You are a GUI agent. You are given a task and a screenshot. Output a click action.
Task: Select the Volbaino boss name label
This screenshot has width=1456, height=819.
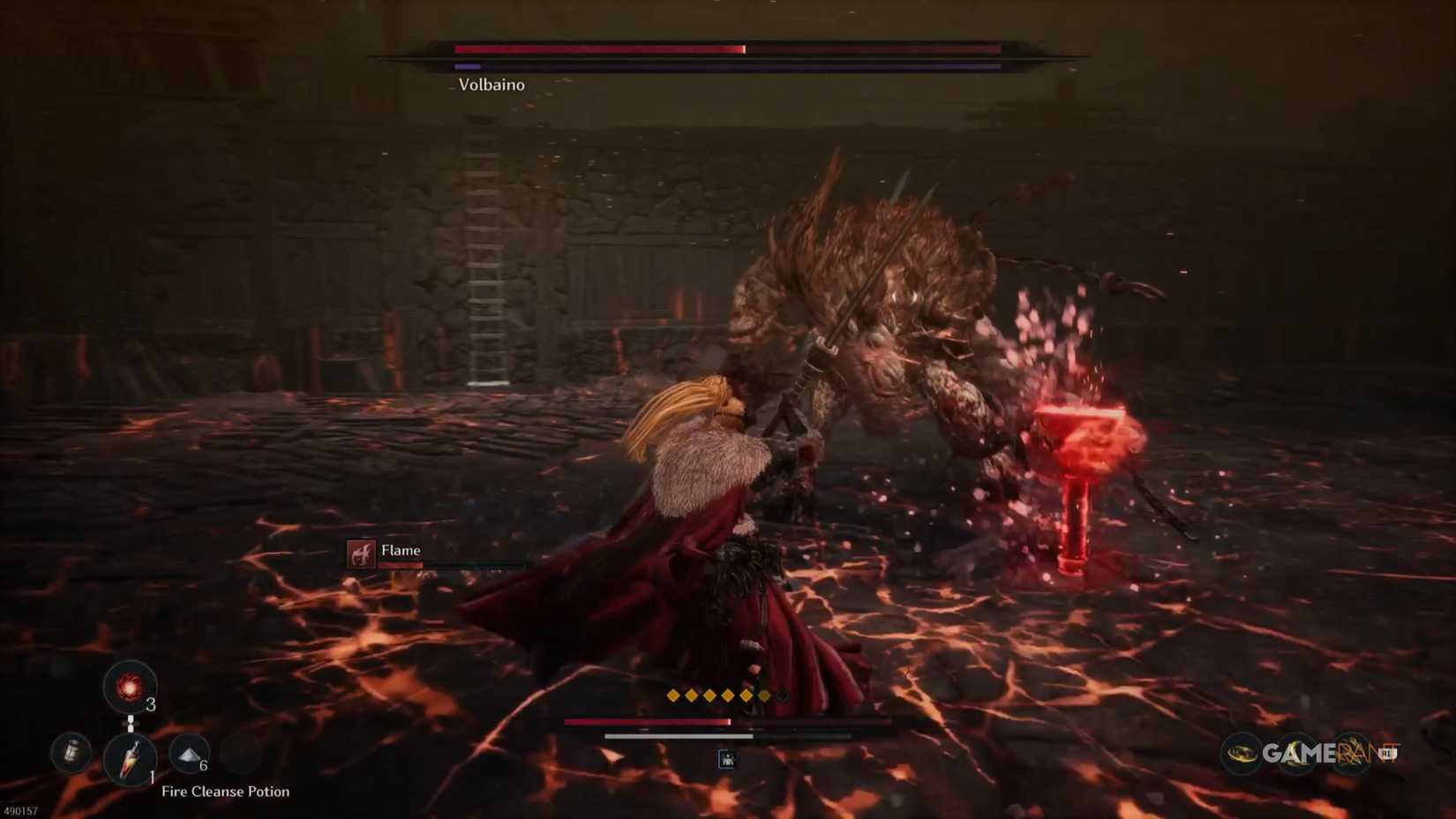pyautogui.click(x=490, y=85)
